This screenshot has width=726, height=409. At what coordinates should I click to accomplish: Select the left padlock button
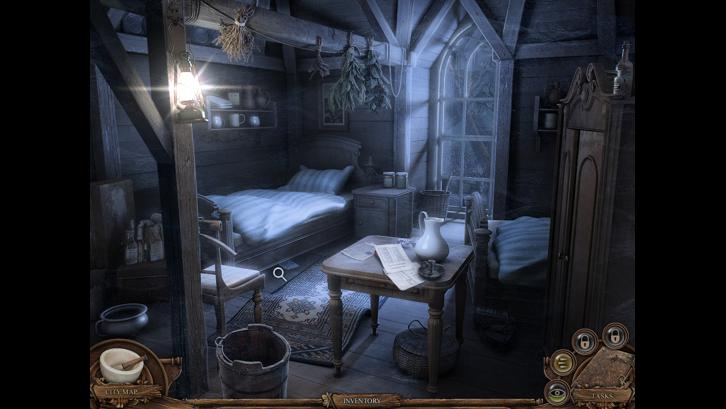click(x=586, y=341)
